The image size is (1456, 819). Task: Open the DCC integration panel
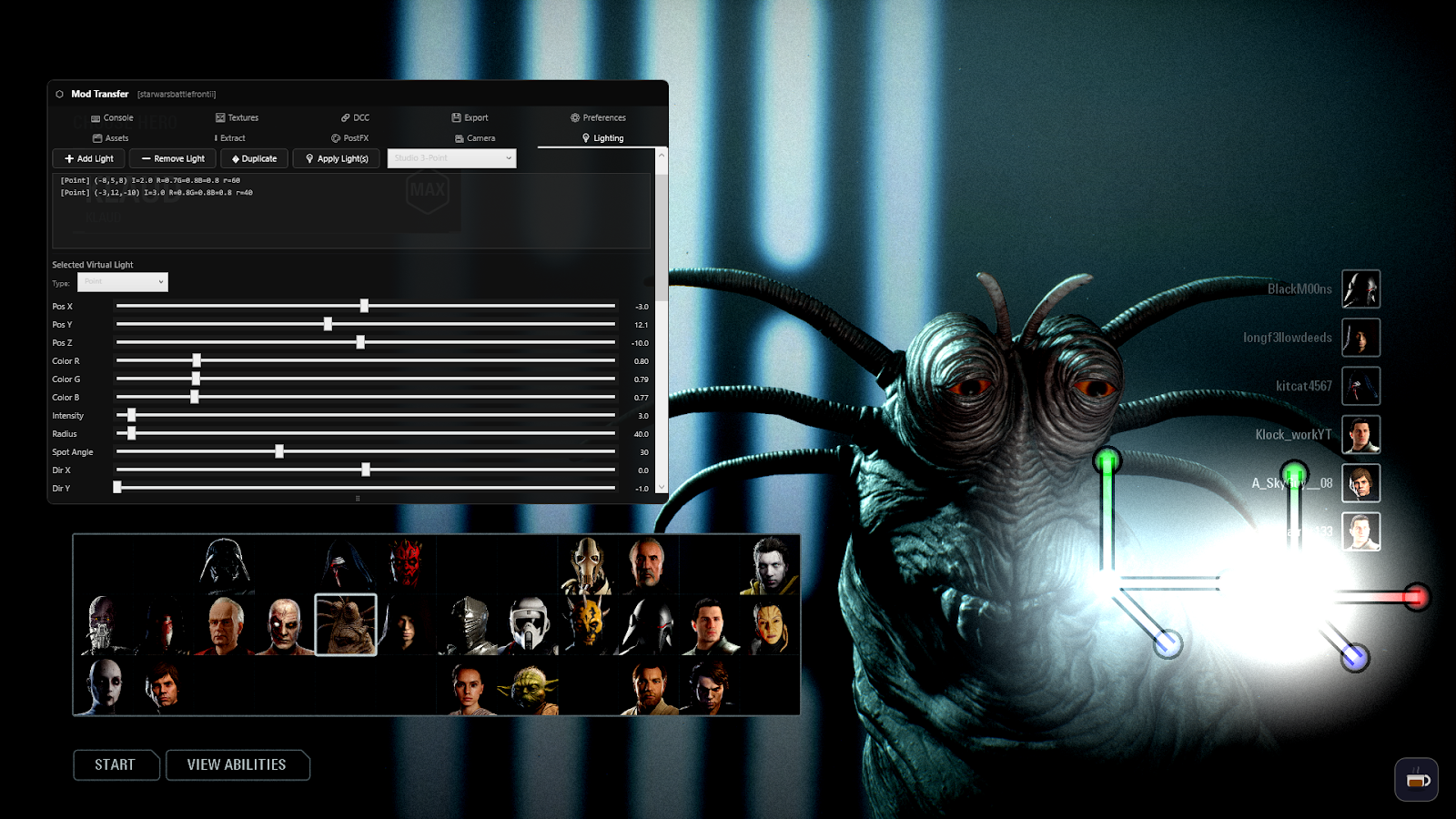coord(354,117)
